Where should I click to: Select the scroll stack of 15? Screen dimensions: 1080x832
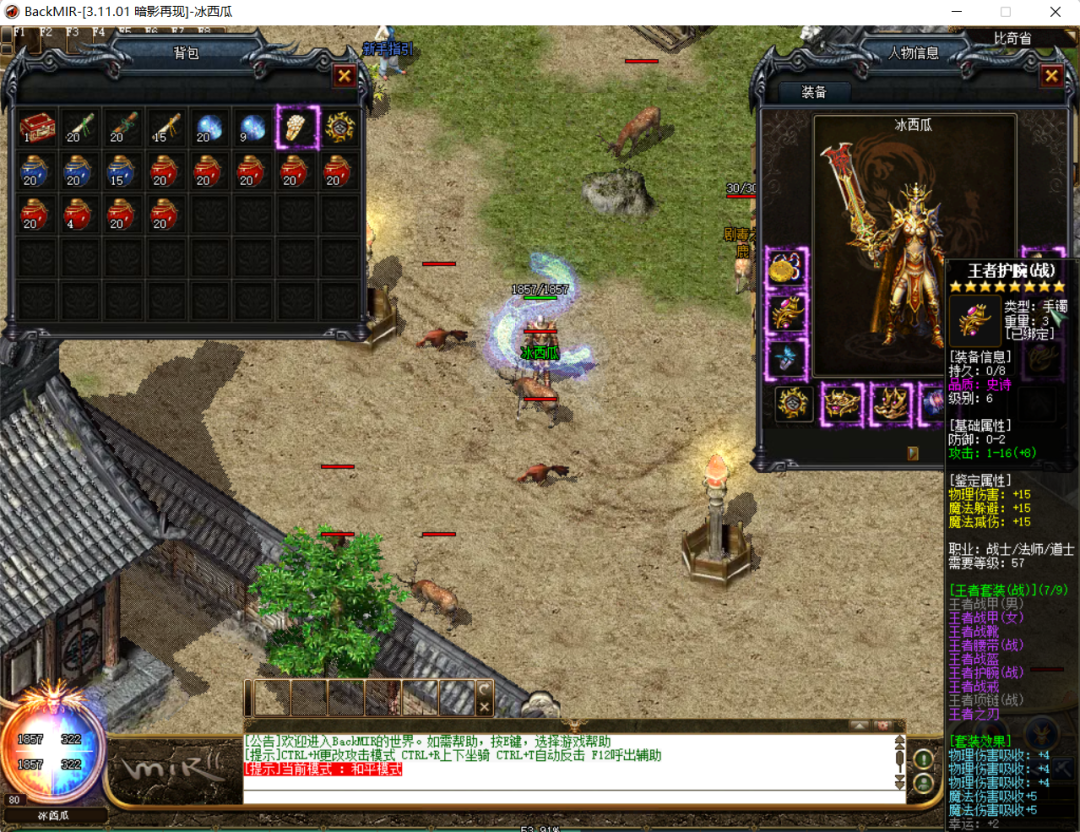click(166, 127)
